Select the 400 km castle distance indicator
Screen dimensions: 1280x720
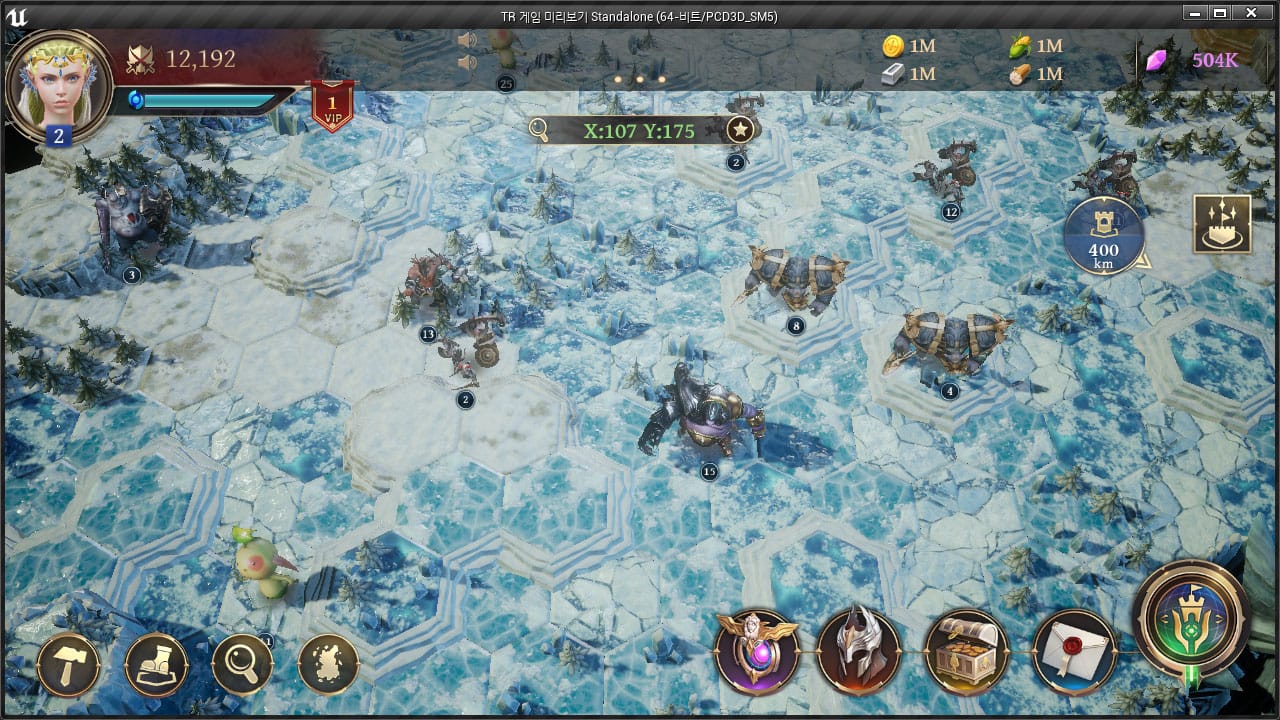click(x=1104, y=238)
